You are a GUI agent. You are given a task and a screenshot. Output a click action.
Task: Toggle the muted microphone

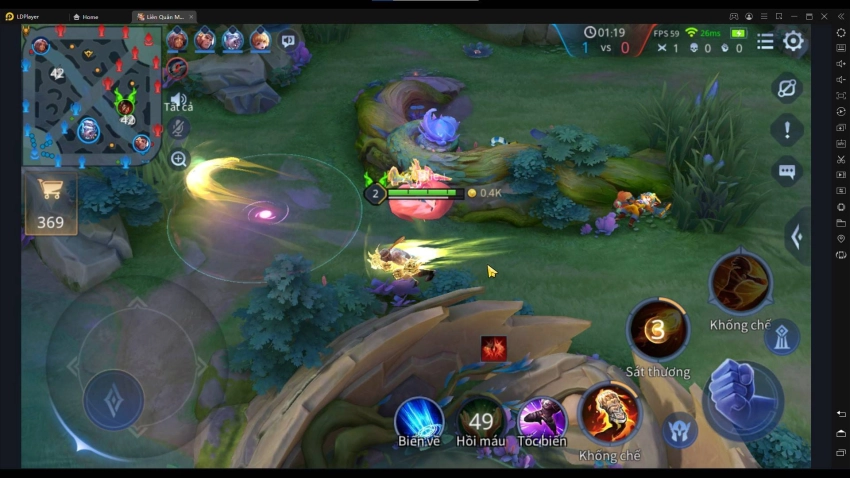coord(178,128)
